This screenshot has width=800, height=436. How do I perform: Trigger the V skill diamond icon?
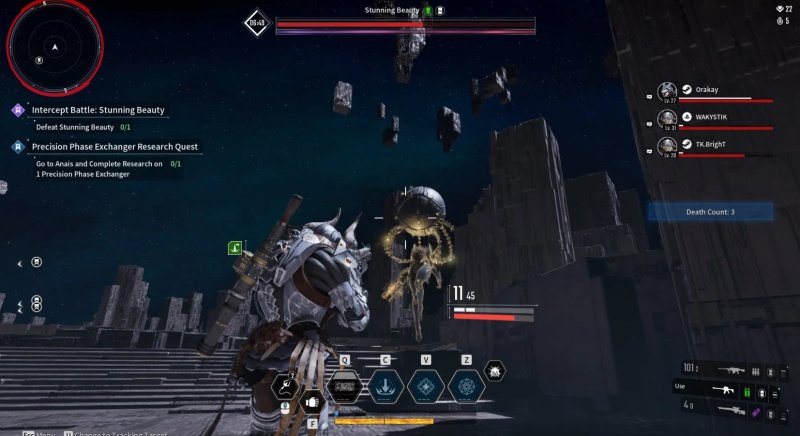pos(426,386)
